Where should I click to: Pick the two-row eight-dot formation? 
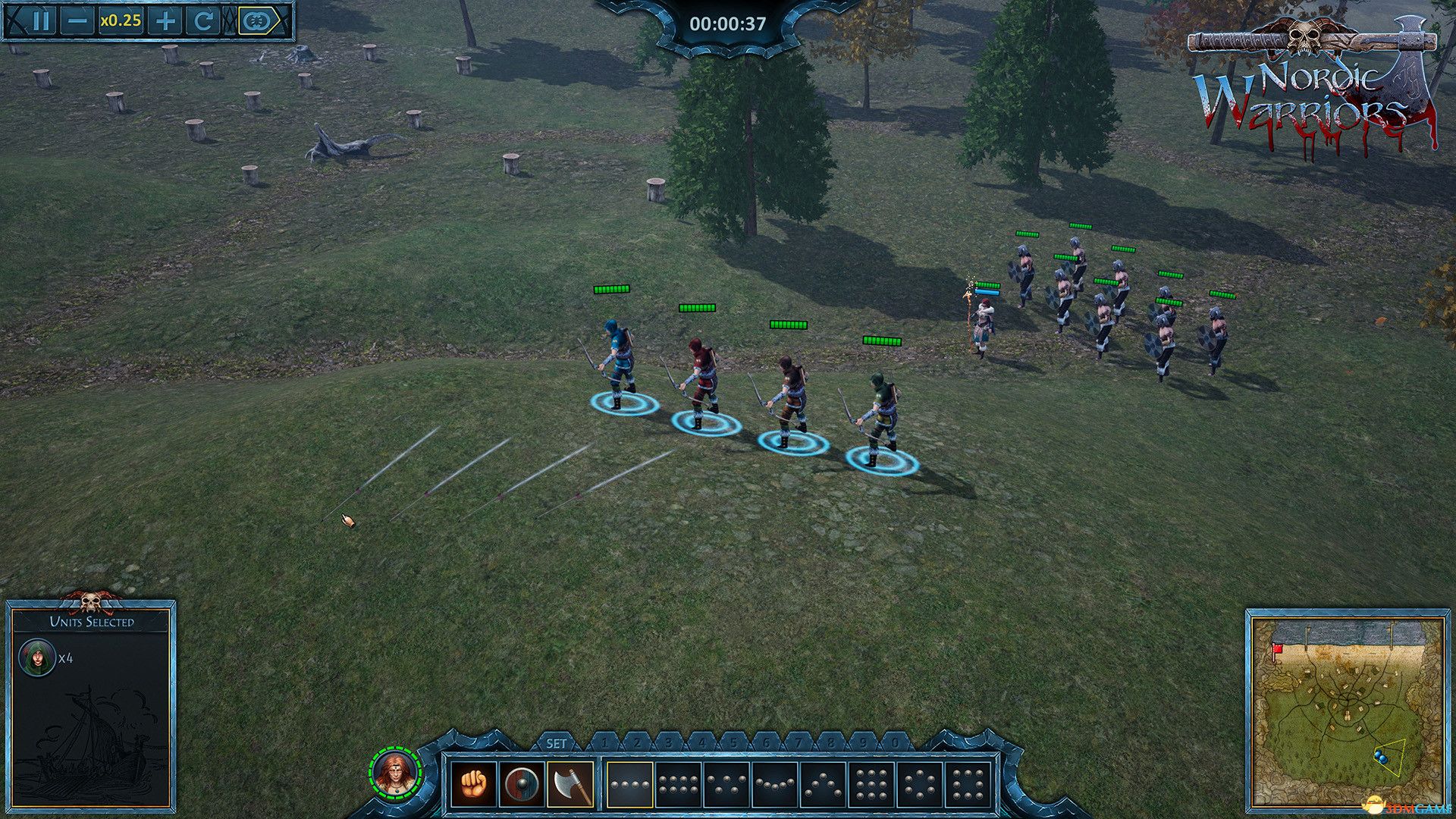[x=678, y=785]
